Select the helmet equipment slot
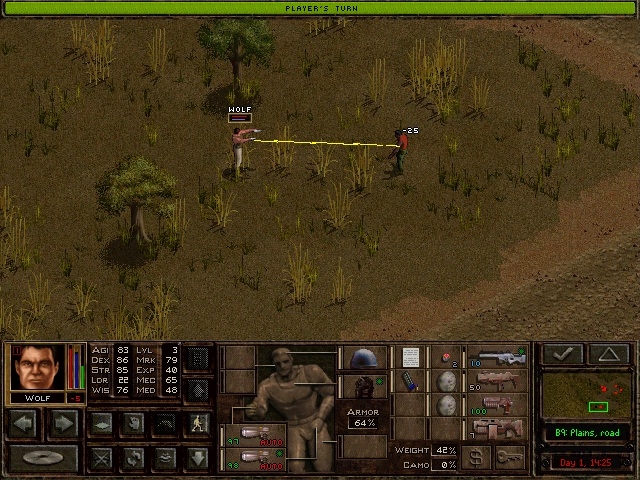 click(x=362, y=359)
